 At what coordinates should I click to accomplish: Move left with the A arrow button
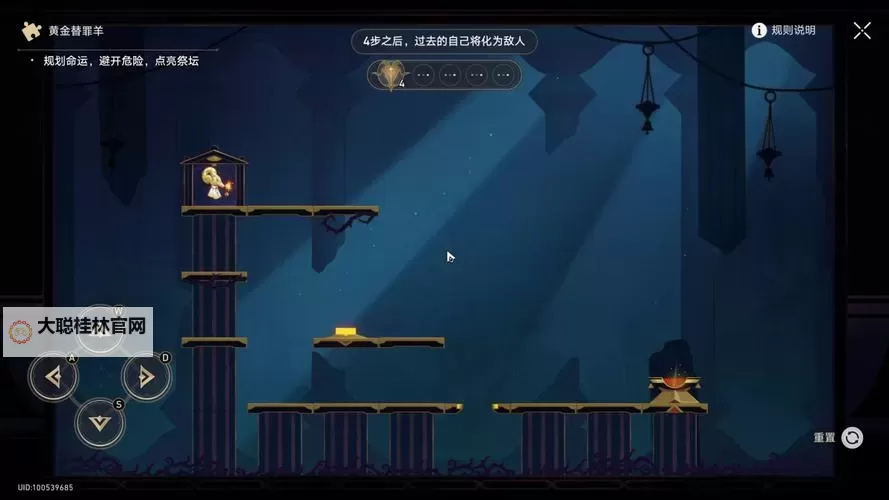(54, 377)
